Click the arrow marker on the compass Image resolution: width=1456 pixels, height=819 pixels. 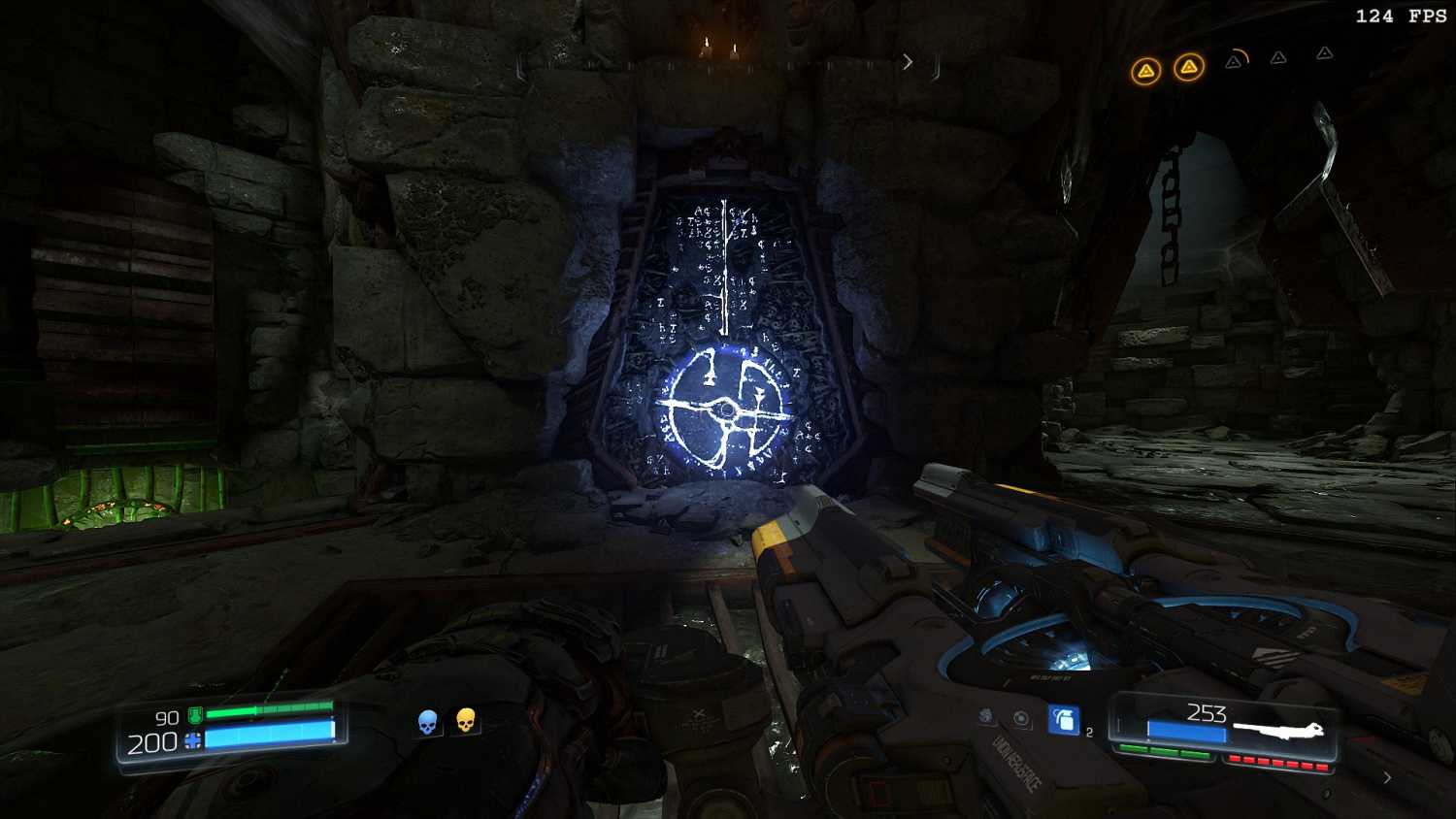[x=908, y=62]
